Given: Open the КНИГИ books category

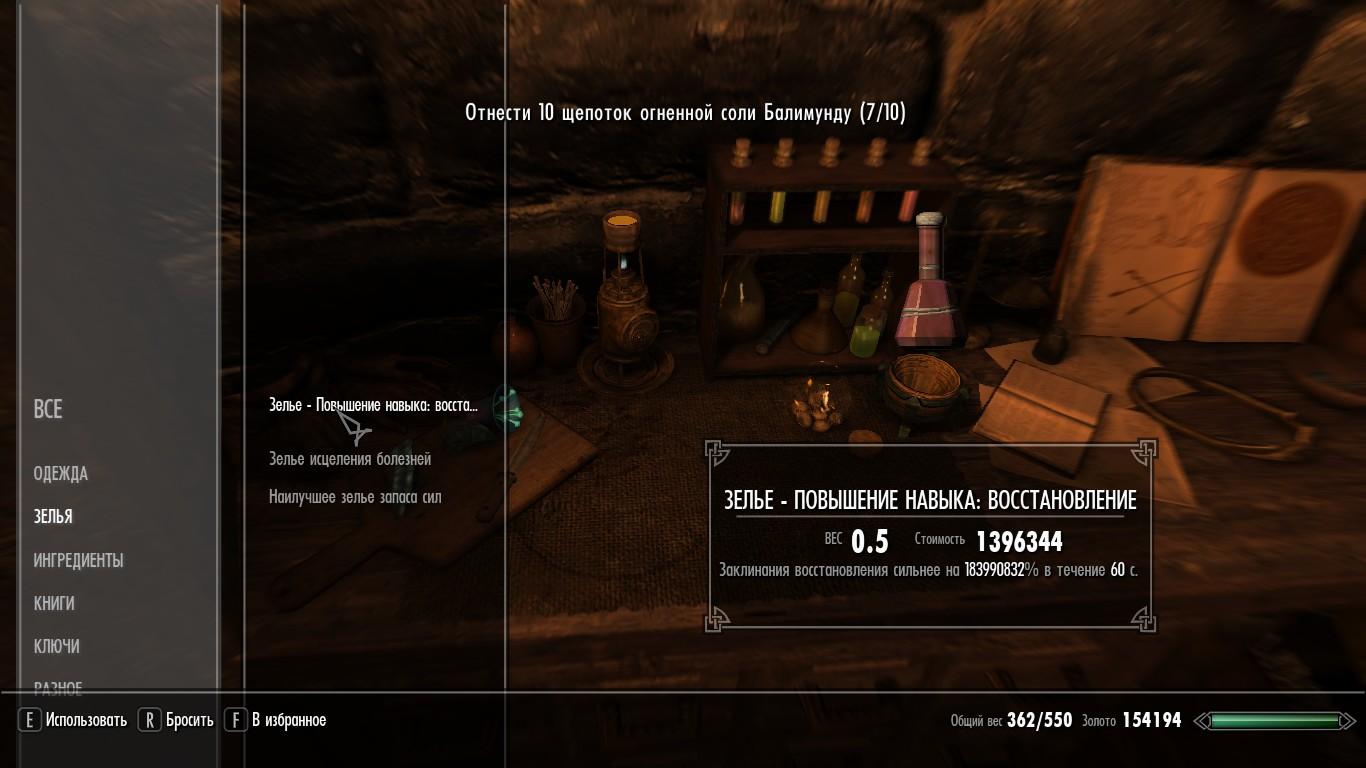Looking at the screenshot, I should pyautogui.click(x=54, y=604).
